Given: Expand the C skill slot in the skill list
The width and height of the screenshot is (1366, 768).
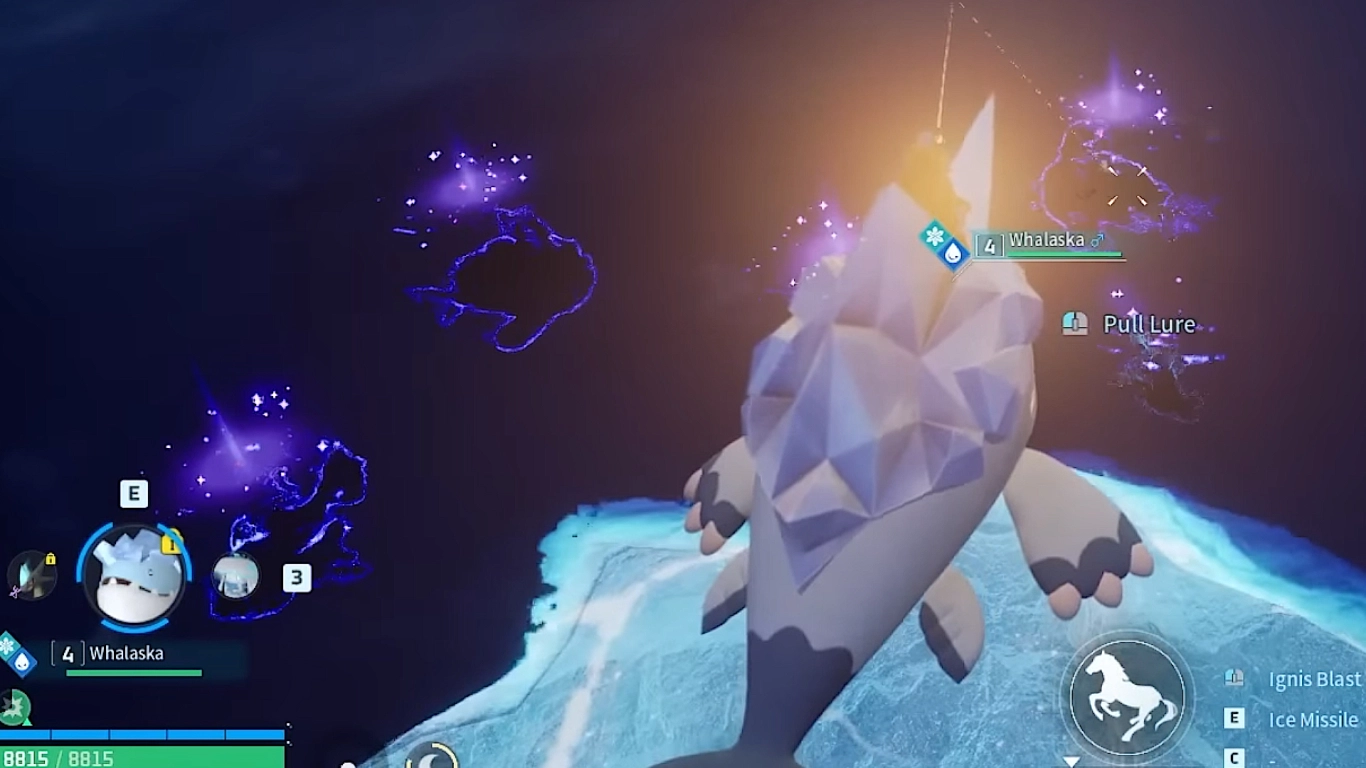Looking at the screenshot, I should [x=1234, y=758].
